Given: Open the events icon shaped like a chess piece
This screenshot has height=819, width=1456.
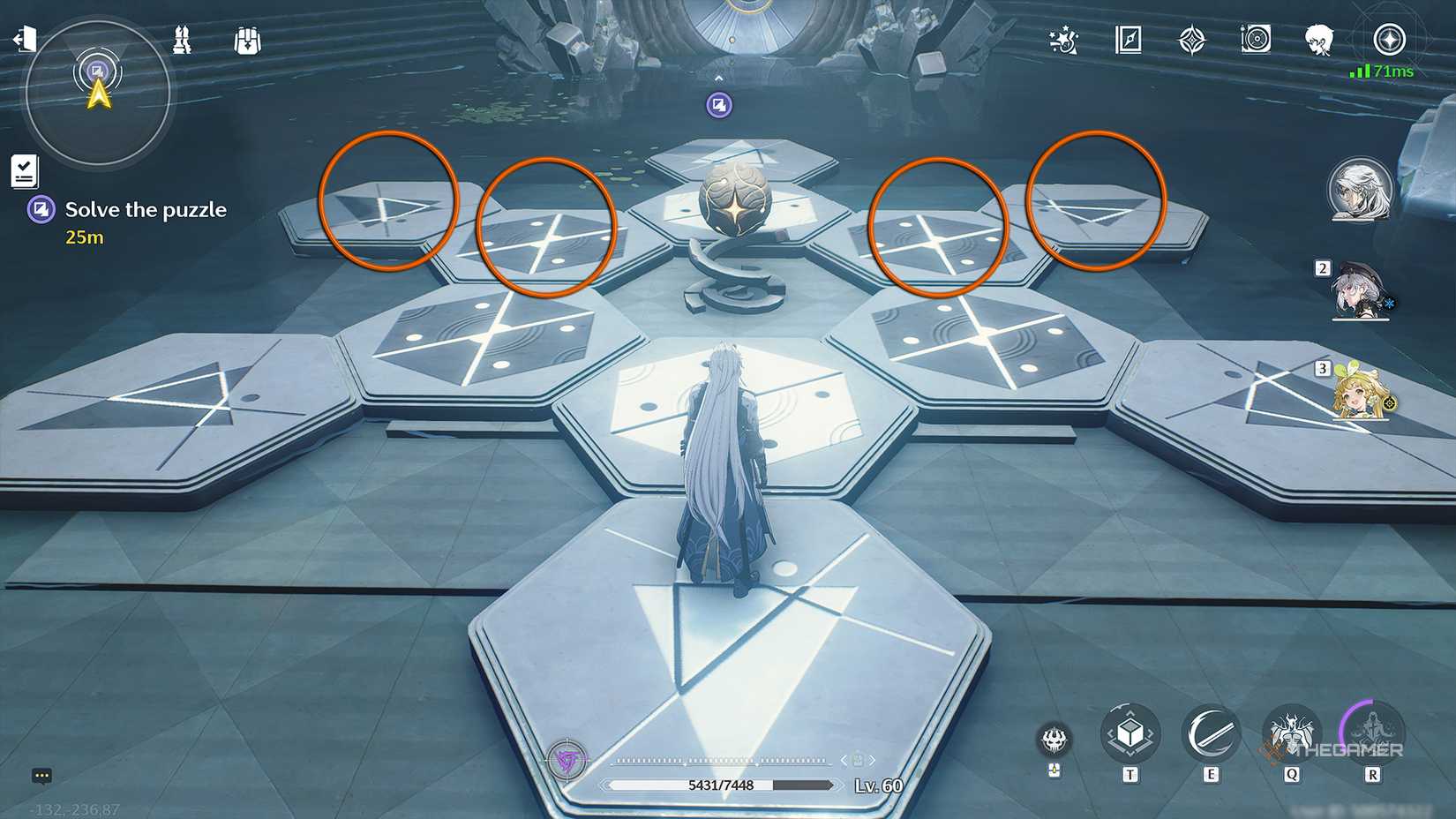Looking at the screenshot, I should (181, 40).
